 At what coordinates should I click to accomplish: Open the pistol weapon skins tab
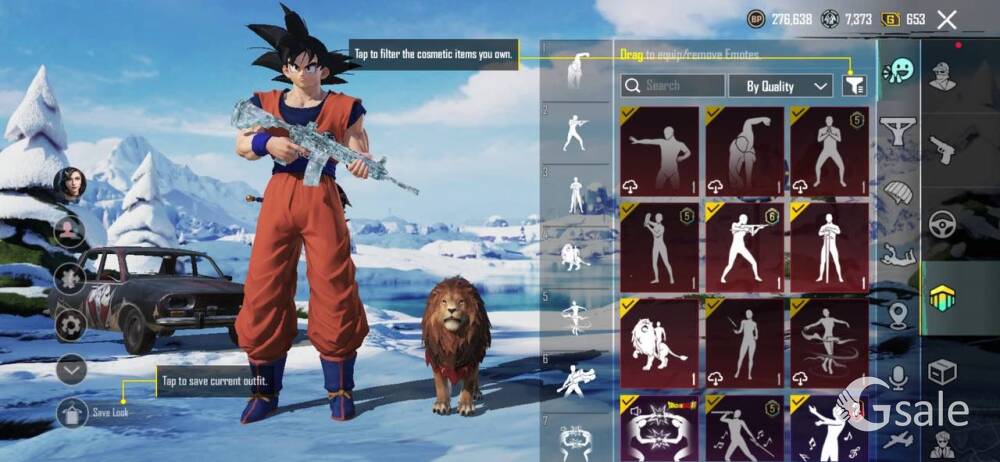(942, 150)
